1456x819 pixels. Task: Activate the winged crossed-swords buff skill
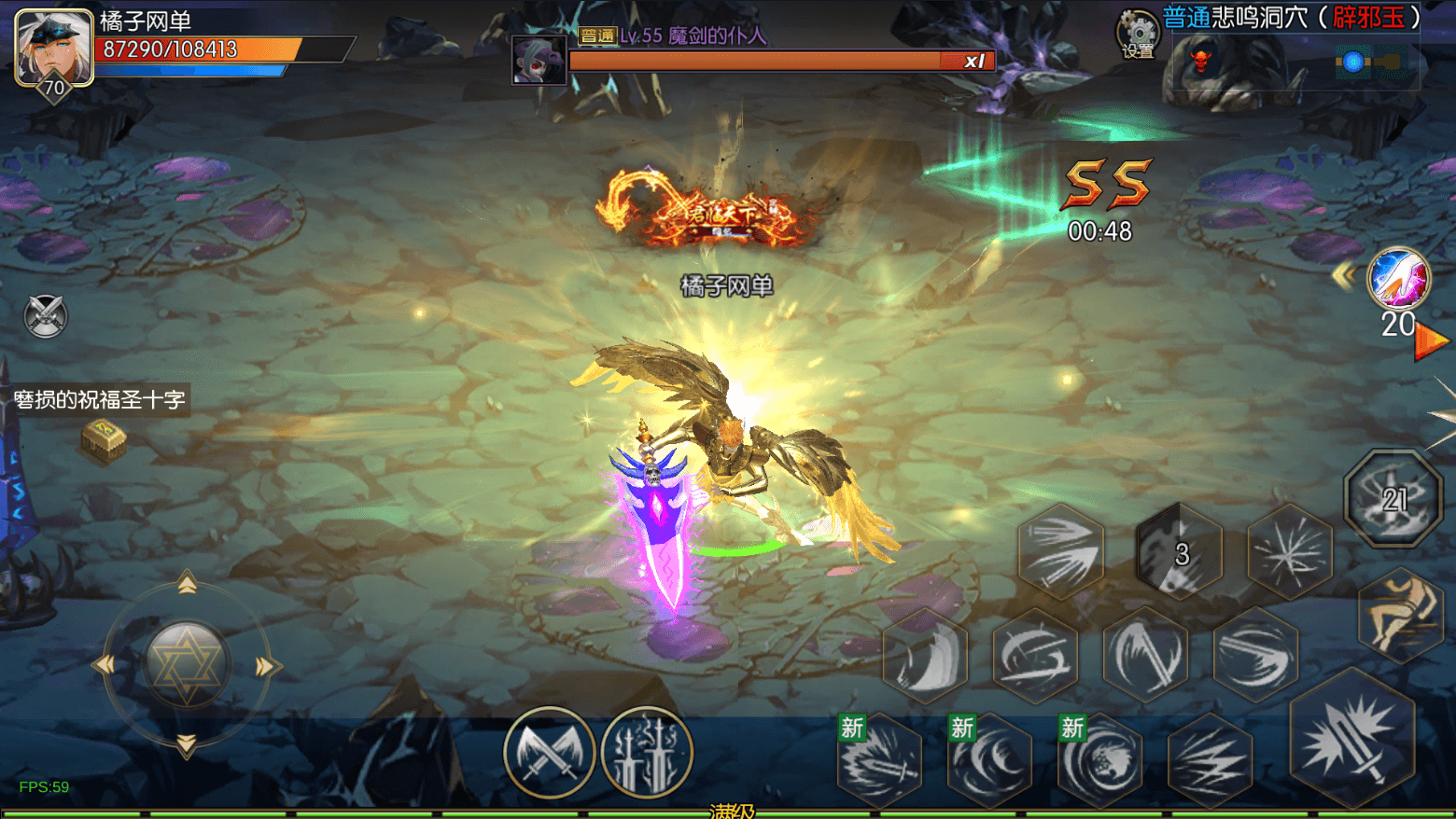click(549, 752)
